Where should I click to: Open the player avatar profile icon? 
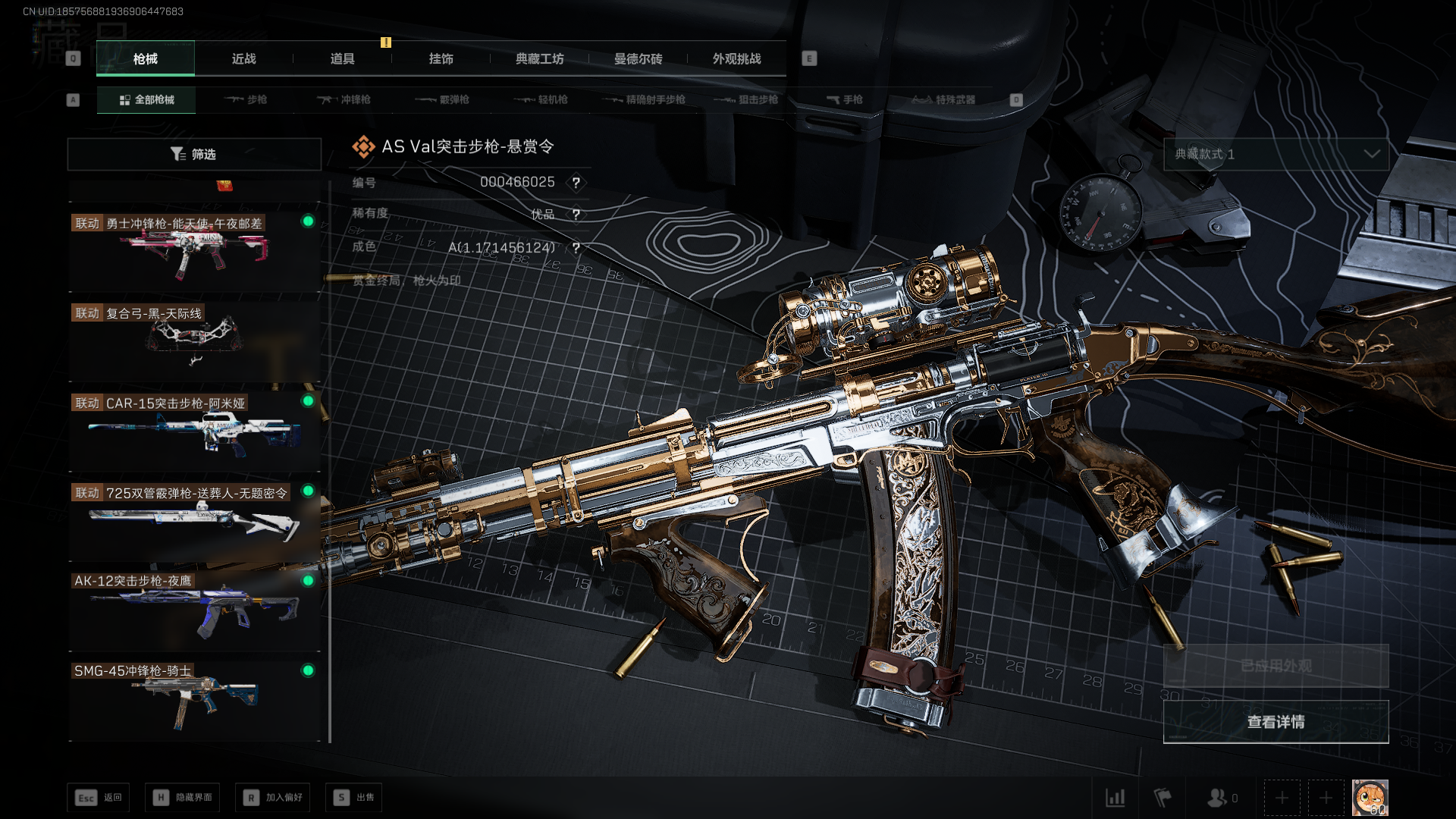tap(1370, 797)
